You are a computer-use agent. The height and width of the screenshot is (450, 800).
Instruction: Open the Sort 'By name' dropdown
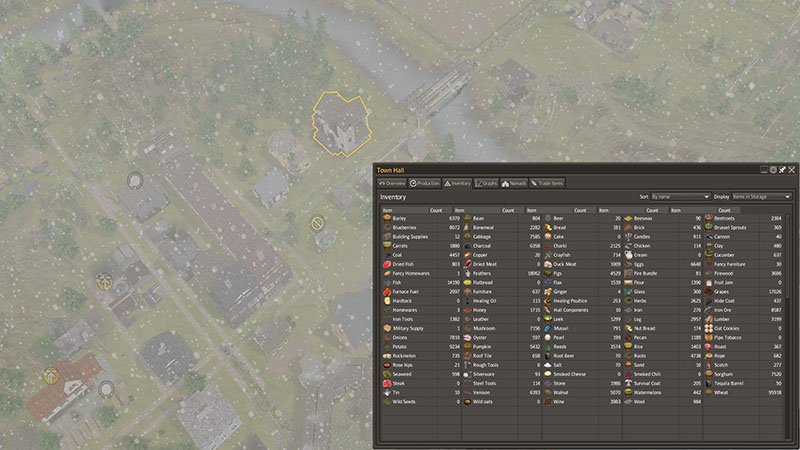[680, 197]
